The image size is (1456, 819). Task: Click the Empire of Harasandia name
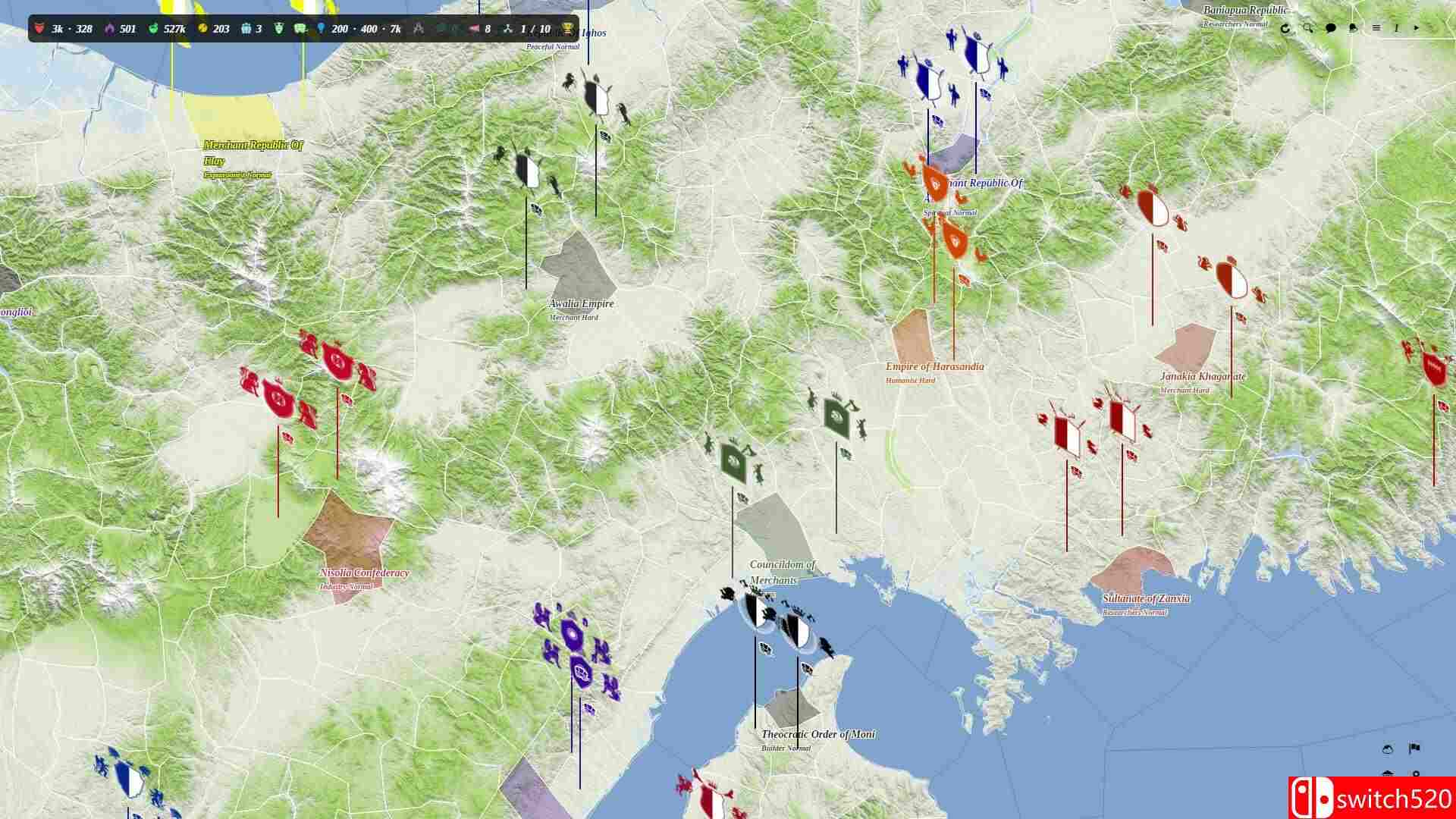point(934,366)
